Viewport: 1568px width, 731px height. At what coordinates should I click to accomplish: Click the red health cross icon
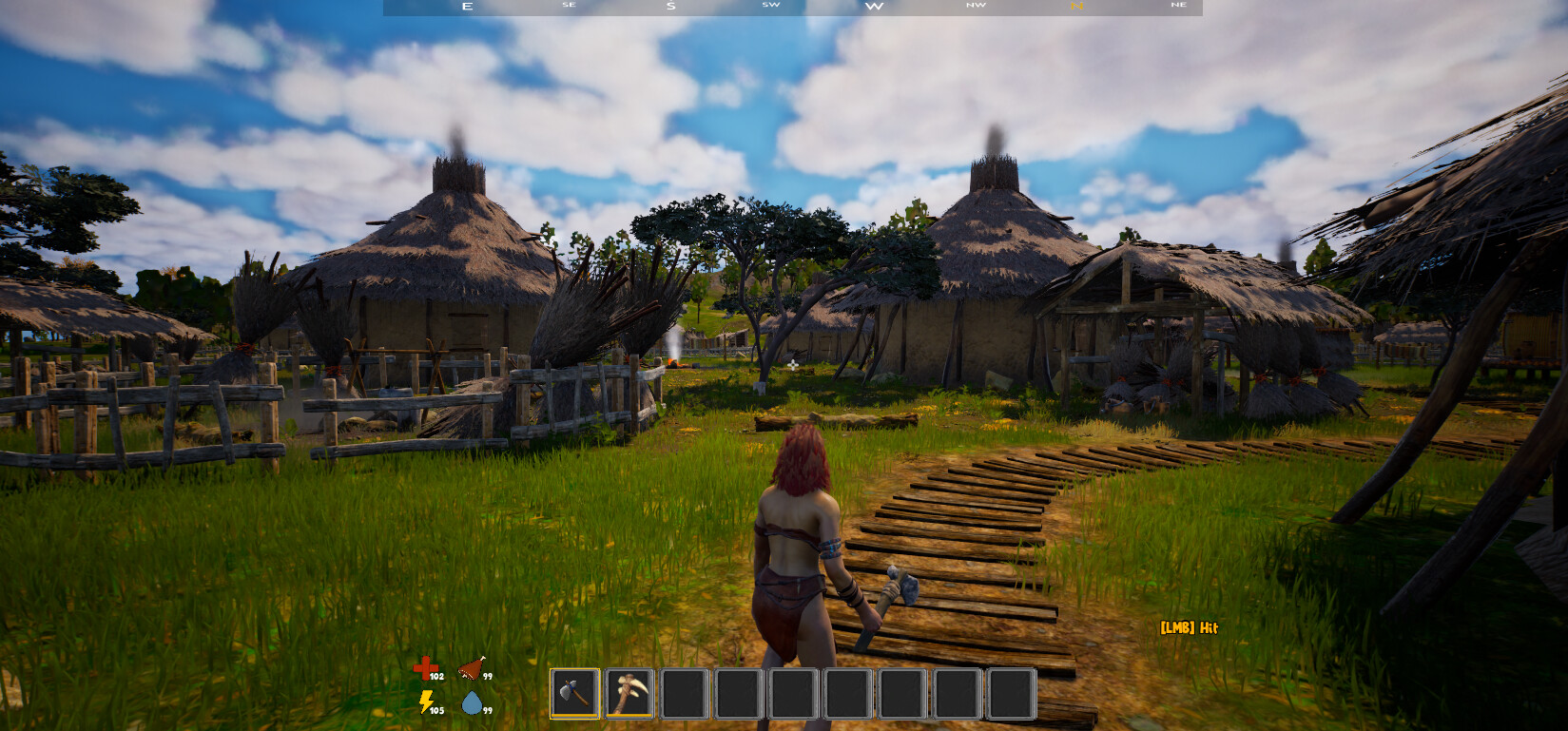[425, 666]
